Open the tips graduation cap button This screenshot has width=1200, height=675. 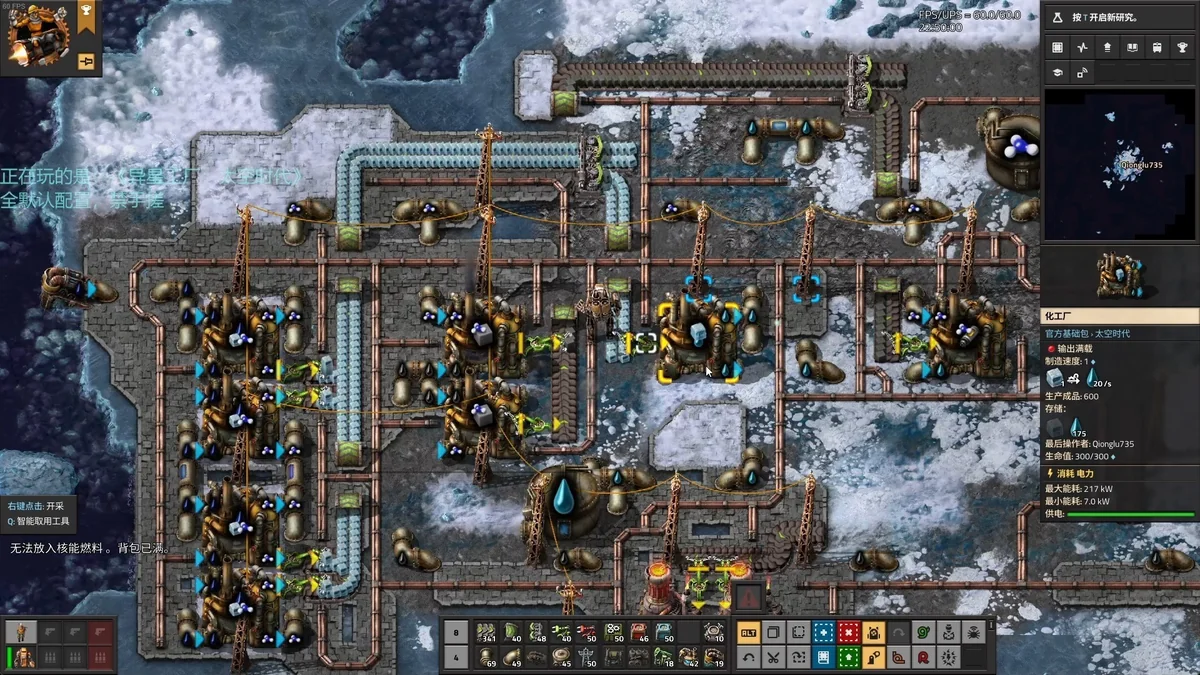1057,72
